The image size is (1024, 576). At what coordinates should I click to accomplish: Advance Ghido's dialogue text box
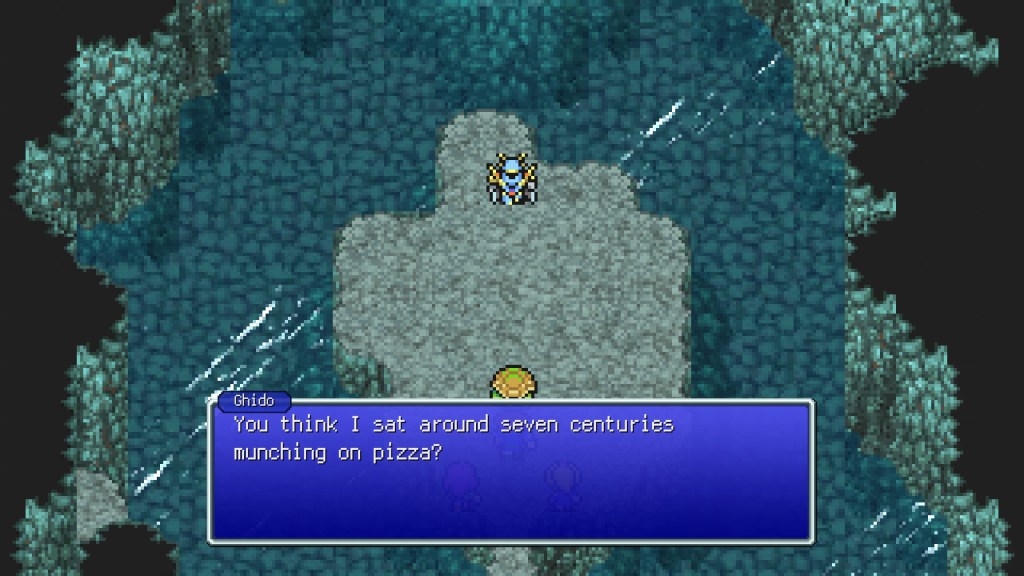coord(511,470)
